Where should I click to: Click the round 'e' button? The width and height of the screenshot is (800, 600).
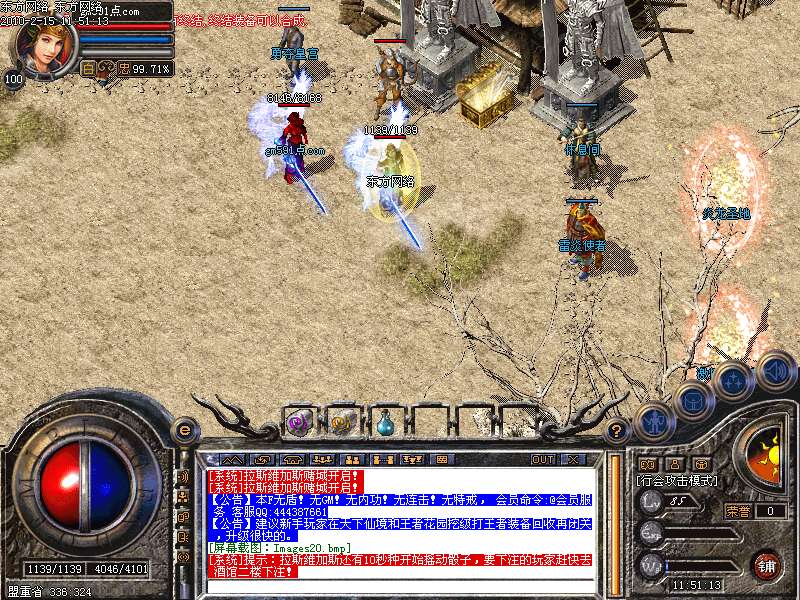tap(184, 430)
